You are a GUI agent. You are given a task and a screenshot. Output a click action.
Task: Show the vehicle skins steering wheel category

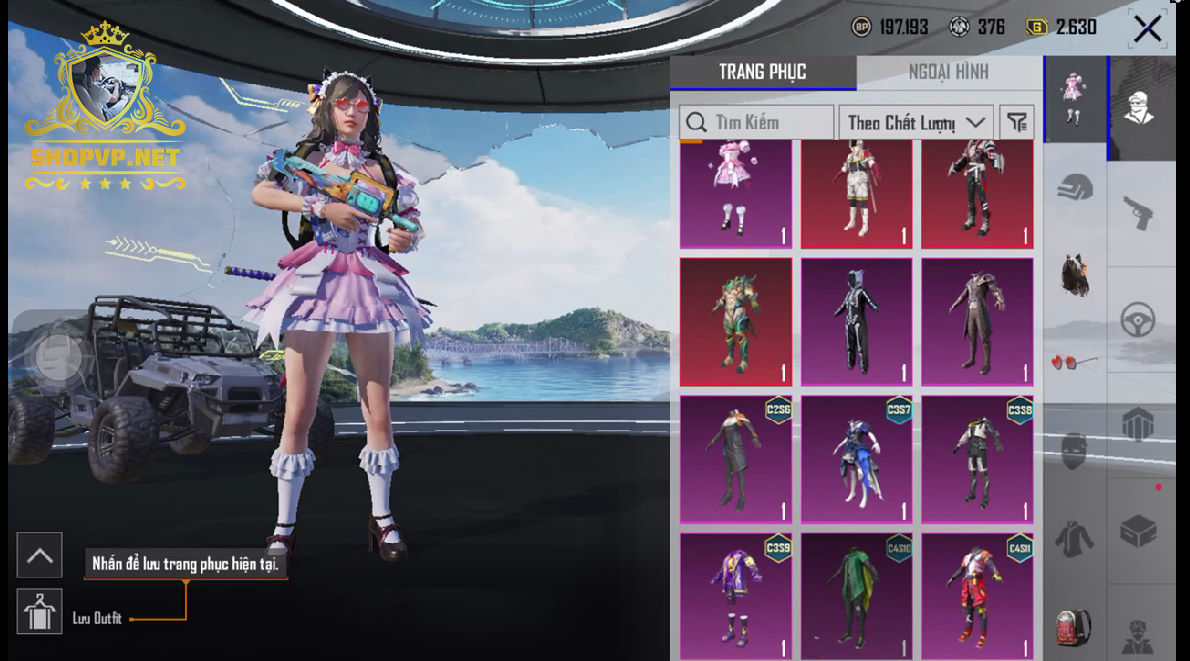pos(1139,320)
